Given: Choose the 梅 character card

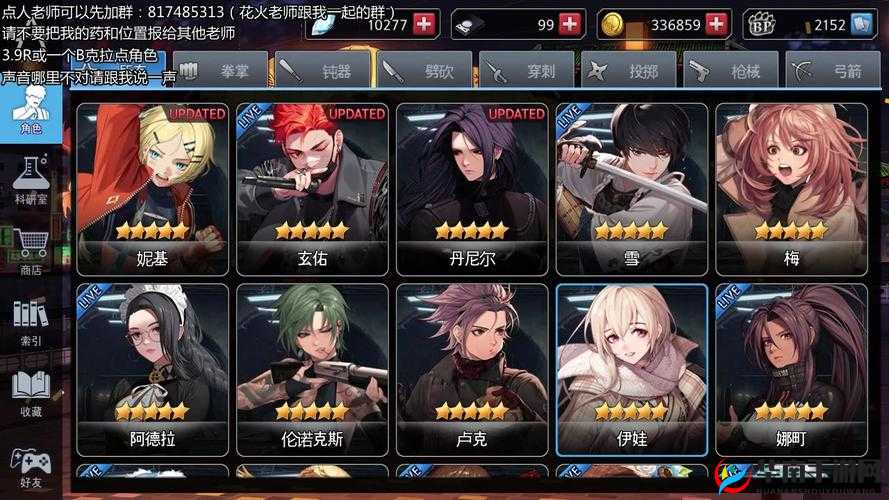Looking at the screenshot, I should pyautogui.click(x=792, y=189).
